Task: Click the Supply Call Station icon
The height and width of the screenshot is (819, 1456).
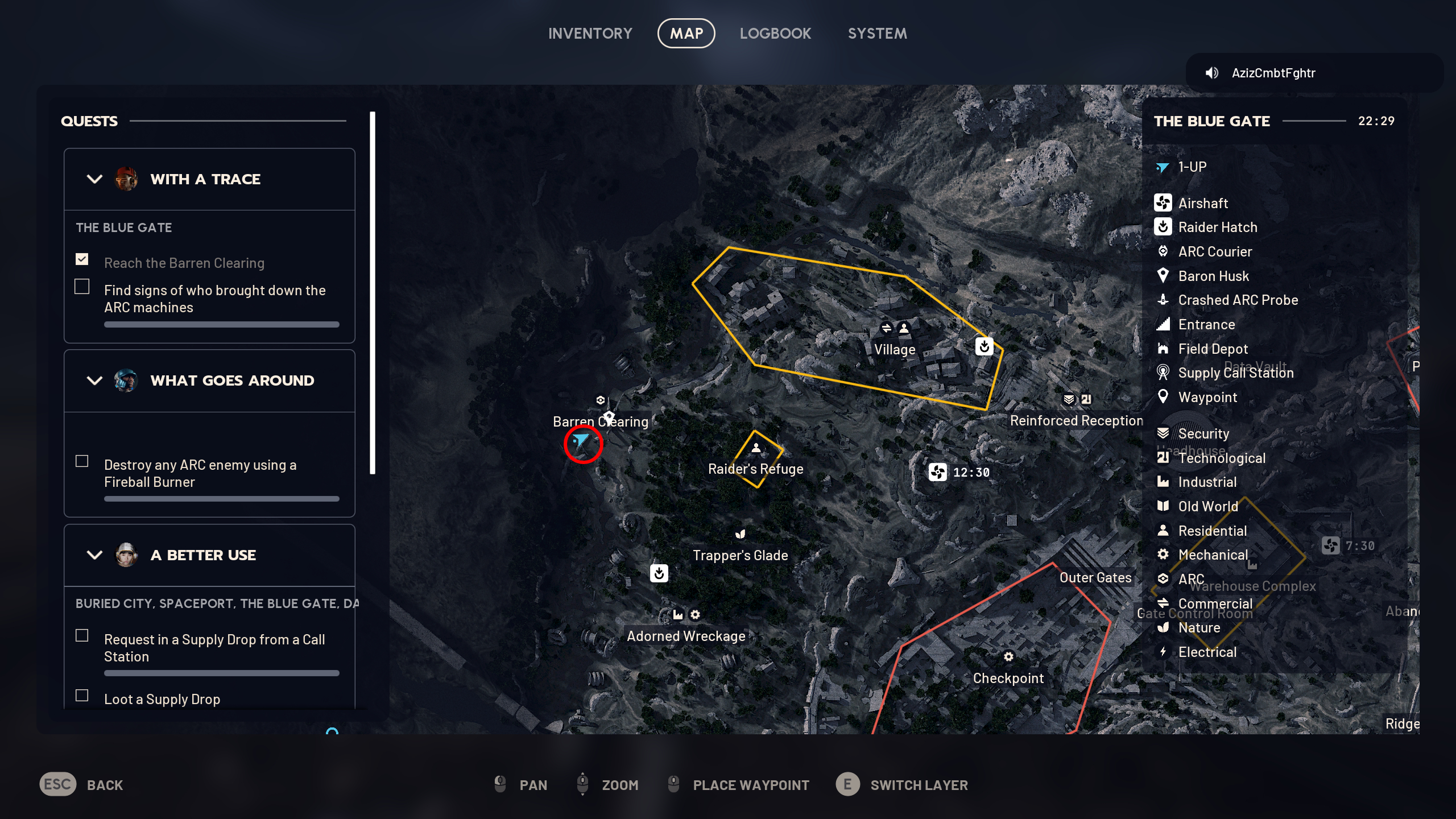Action: tap(1164, 373)
